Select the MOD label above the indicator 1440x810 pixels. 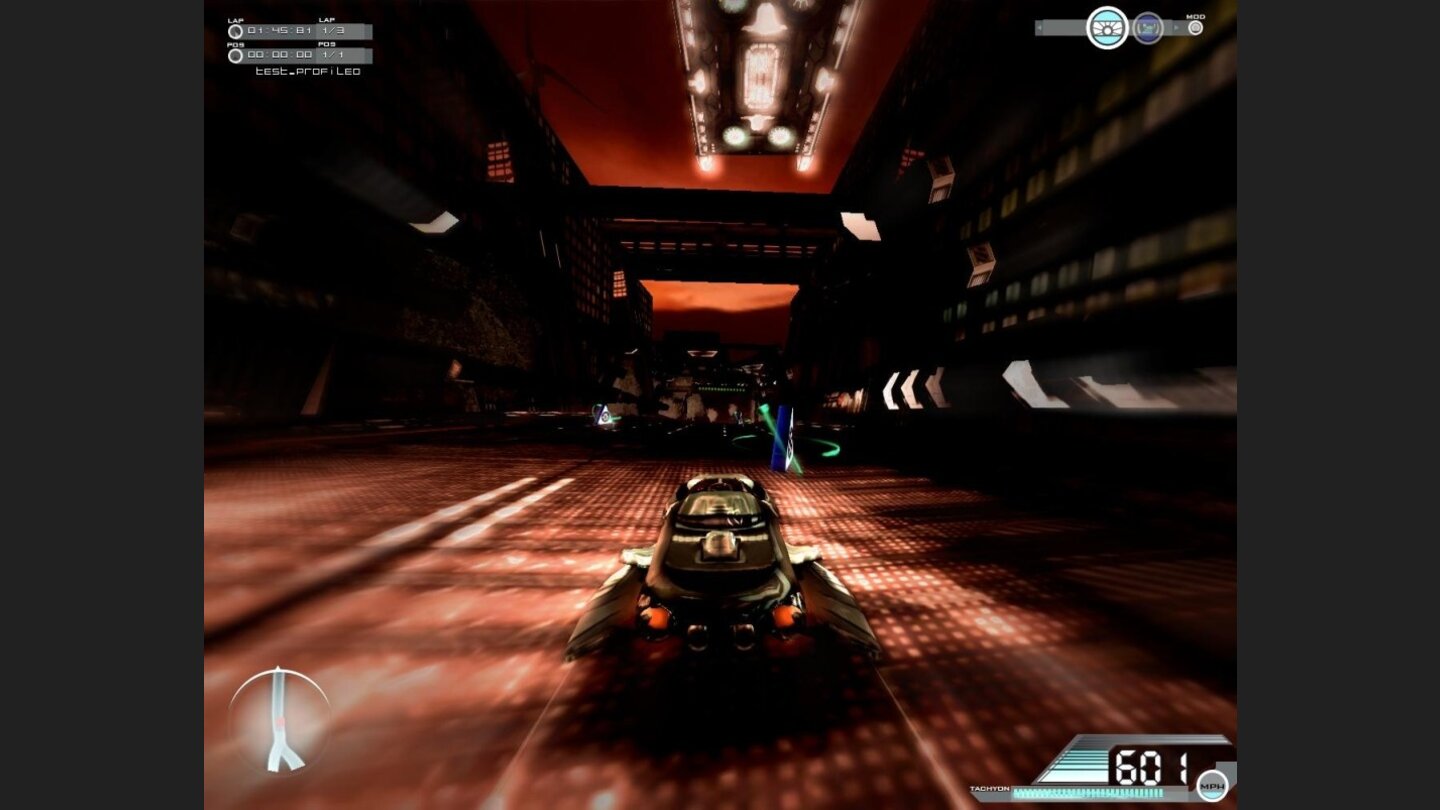(x=1196, y=17)
